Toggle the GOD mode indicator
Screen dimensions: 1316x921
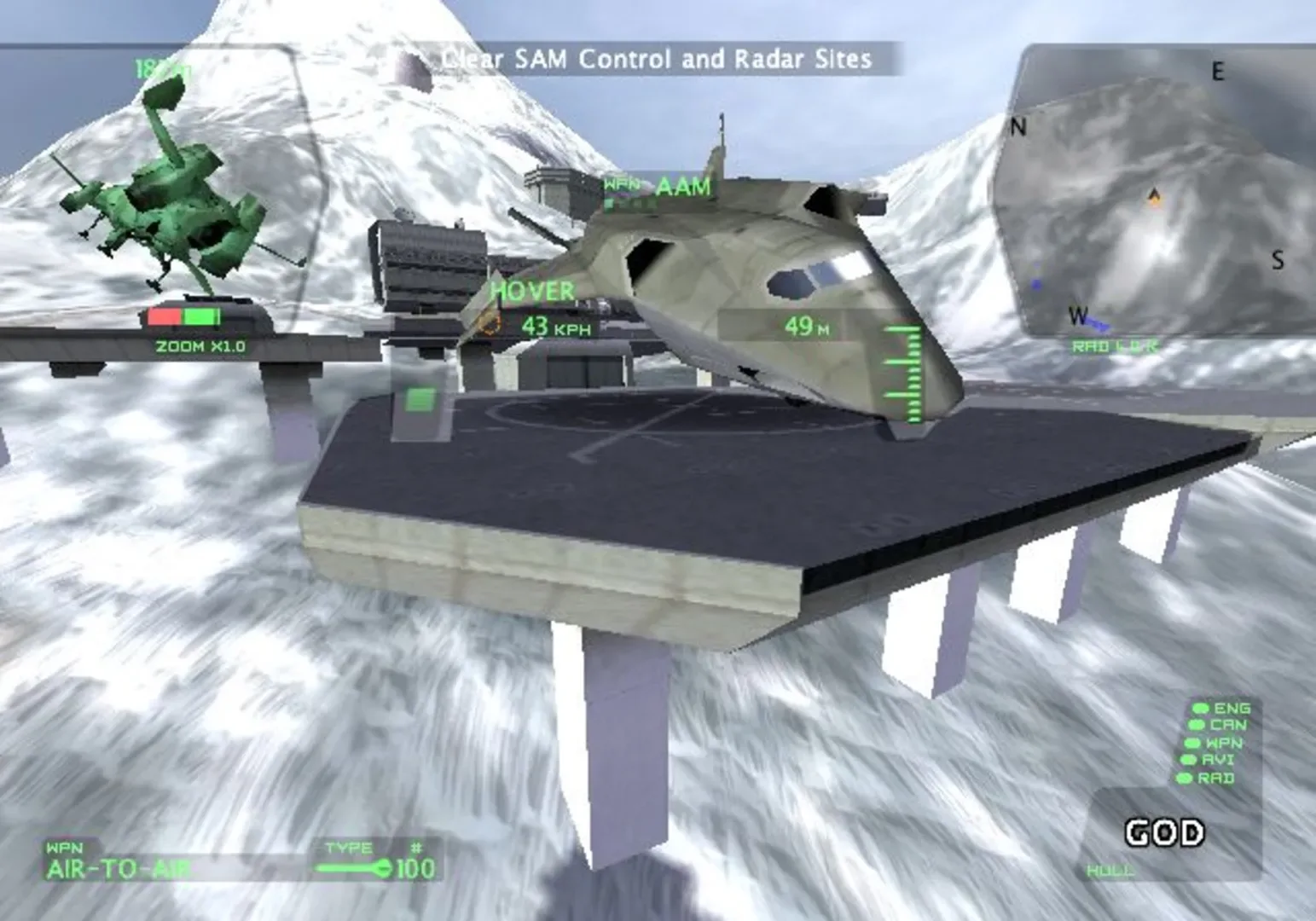point(1163,831)
